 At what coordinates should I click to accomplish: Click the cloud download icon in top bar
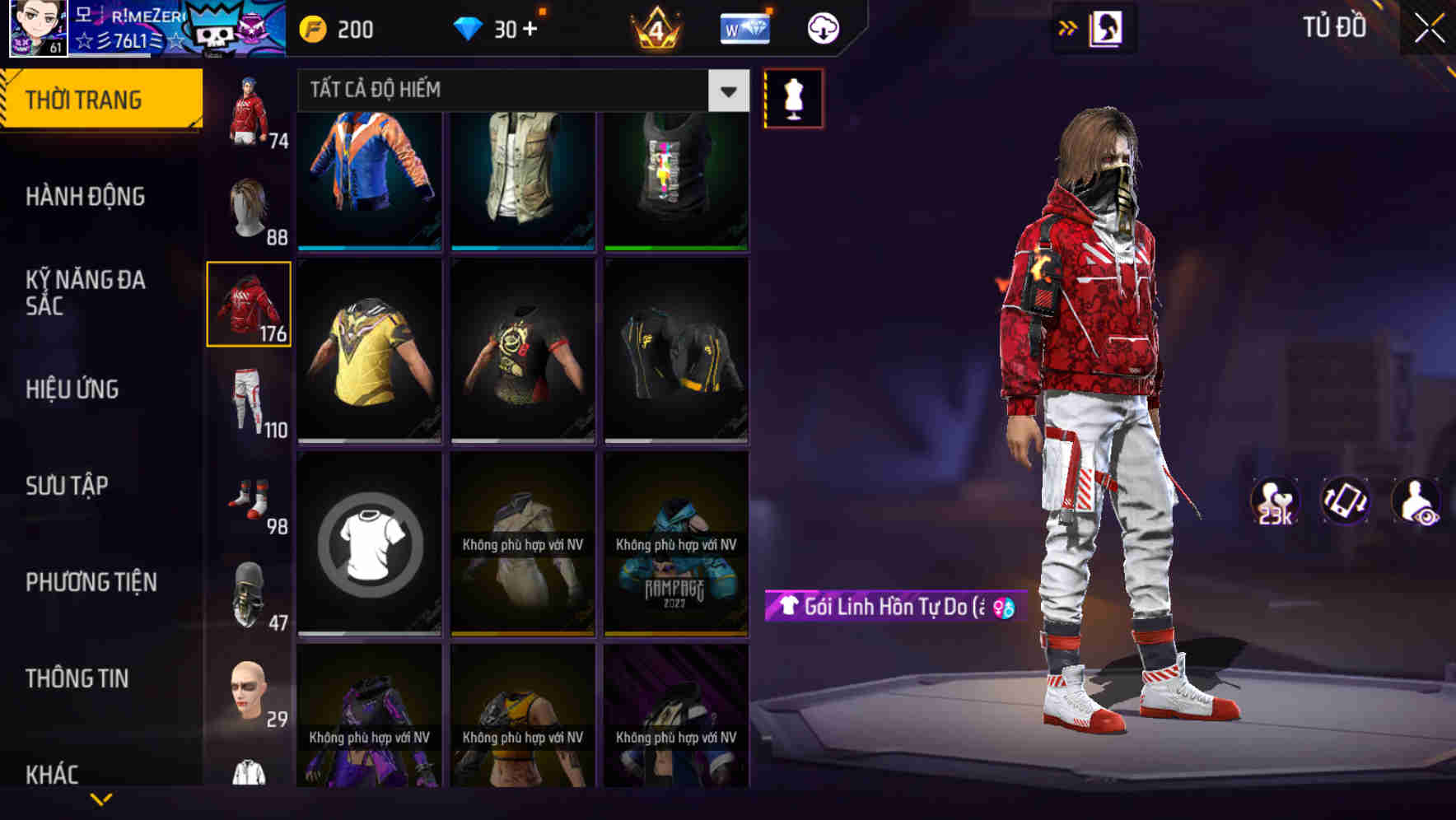tap(822, 27)
